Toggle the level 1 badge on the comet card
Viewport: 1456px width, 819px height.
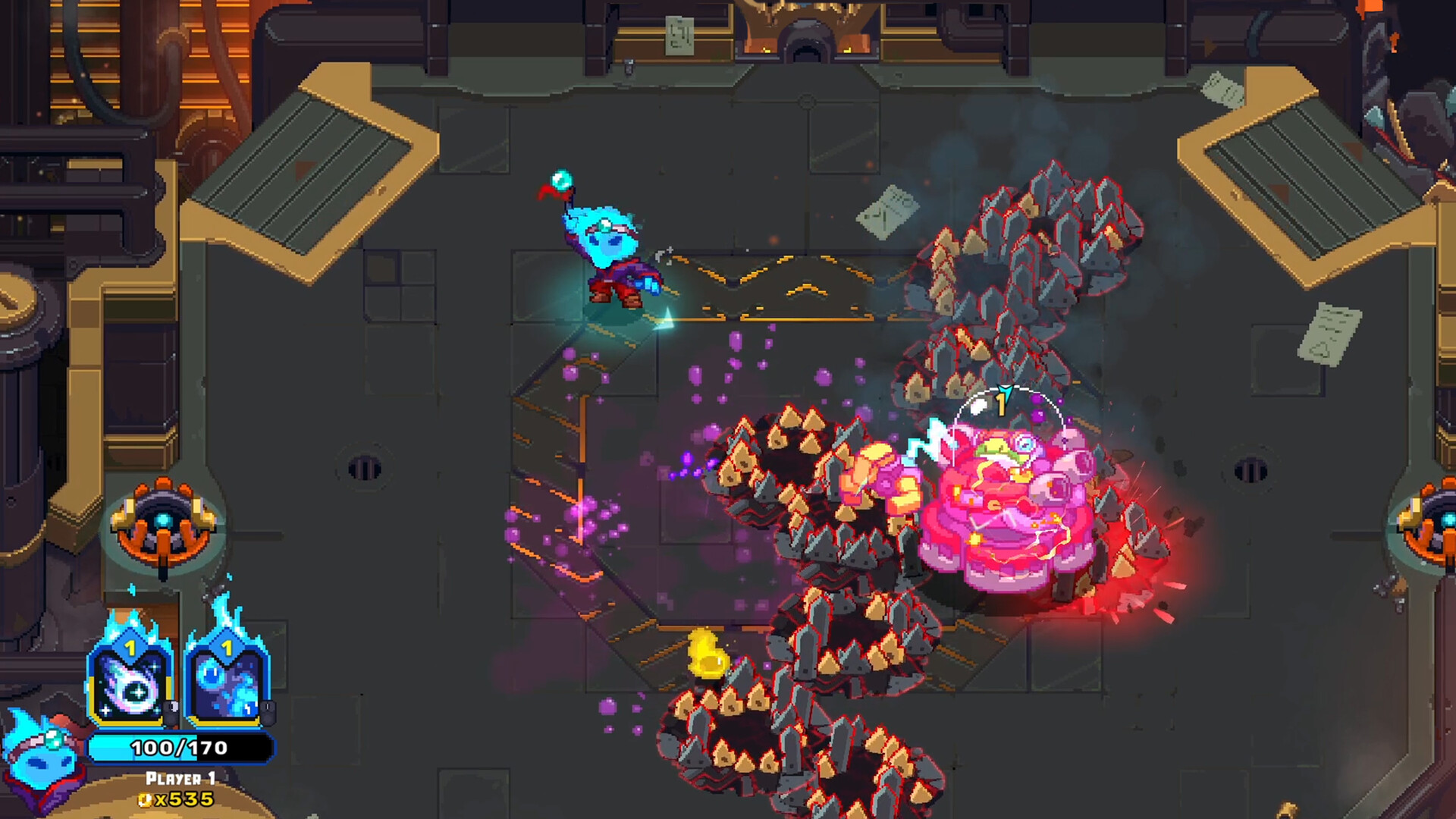coord(130,647)
